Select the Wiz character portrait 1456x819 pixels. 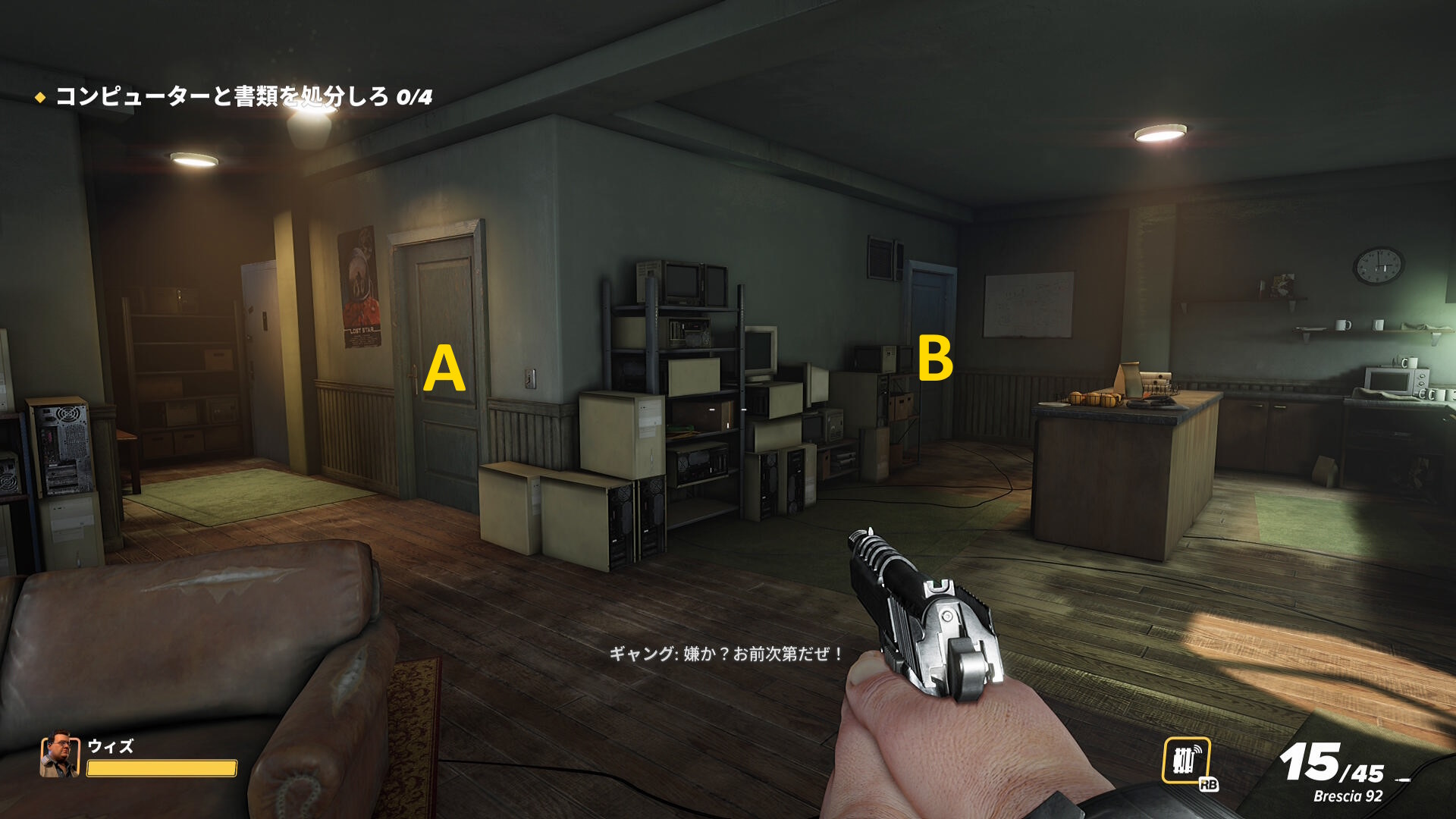pyautogui.click(x=59, y=755)
